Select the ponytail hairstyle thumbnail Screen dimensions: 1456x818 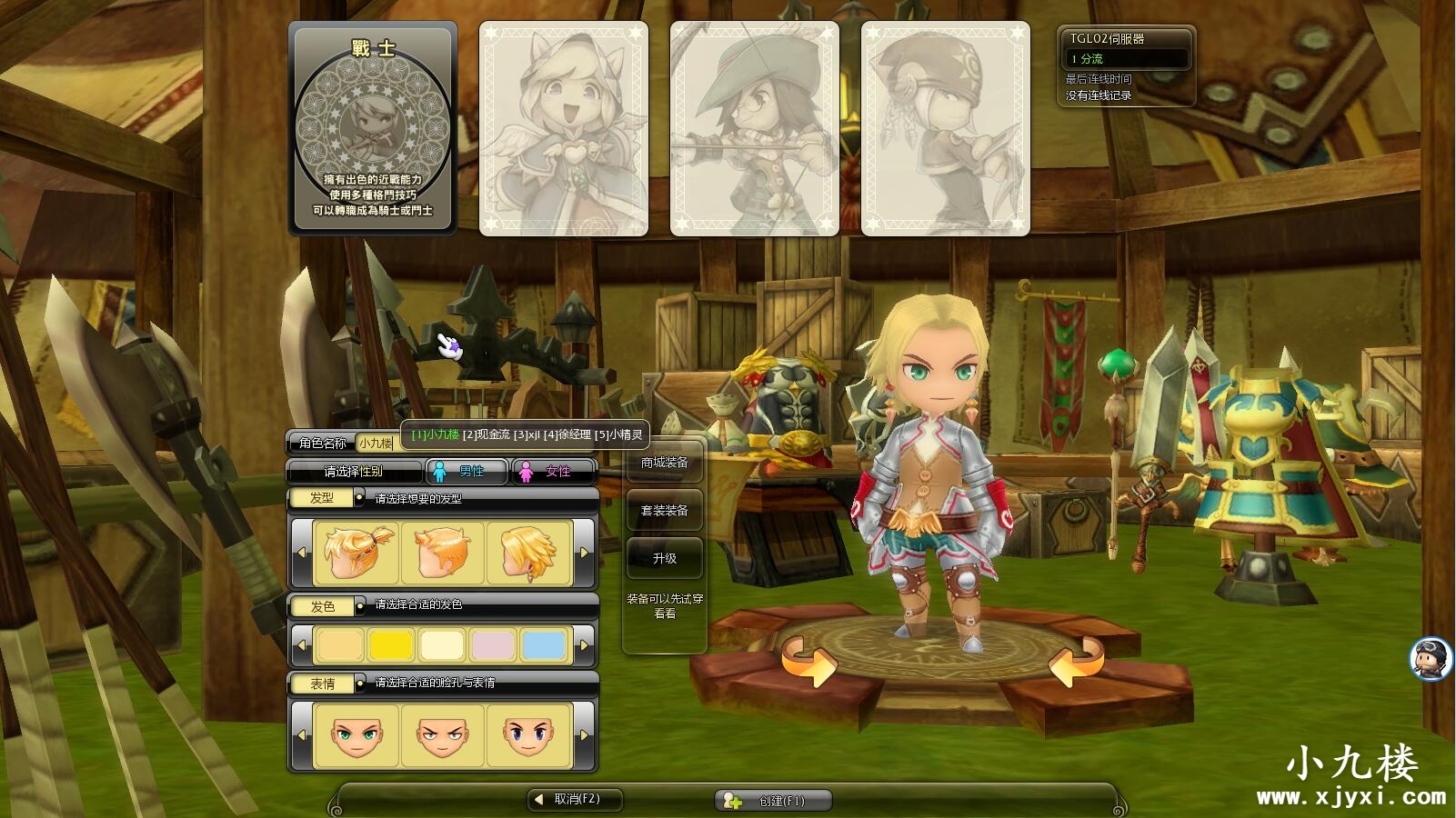(356, 552)
